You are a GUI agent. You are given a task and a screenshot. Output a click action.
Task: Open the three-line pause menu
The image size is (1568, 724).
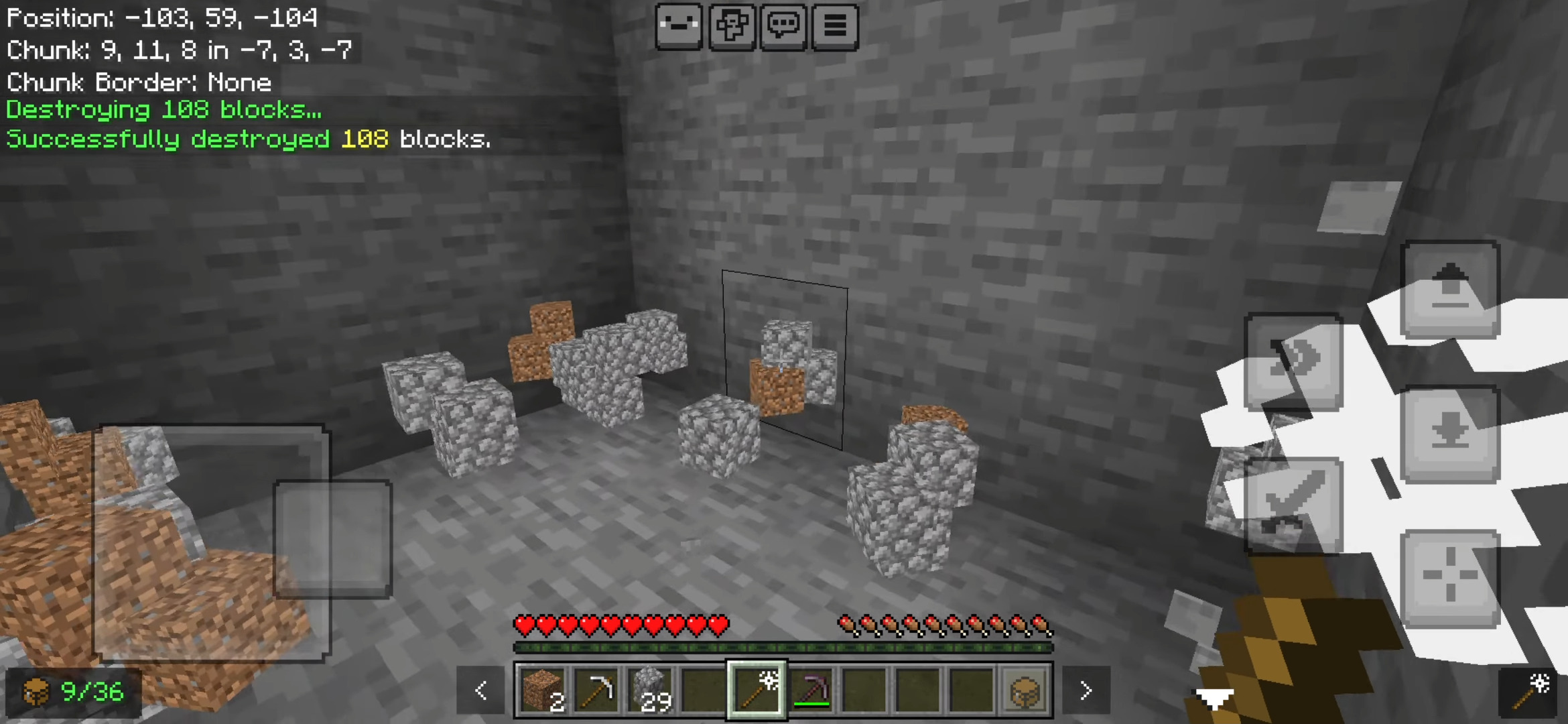pos(835,27)
